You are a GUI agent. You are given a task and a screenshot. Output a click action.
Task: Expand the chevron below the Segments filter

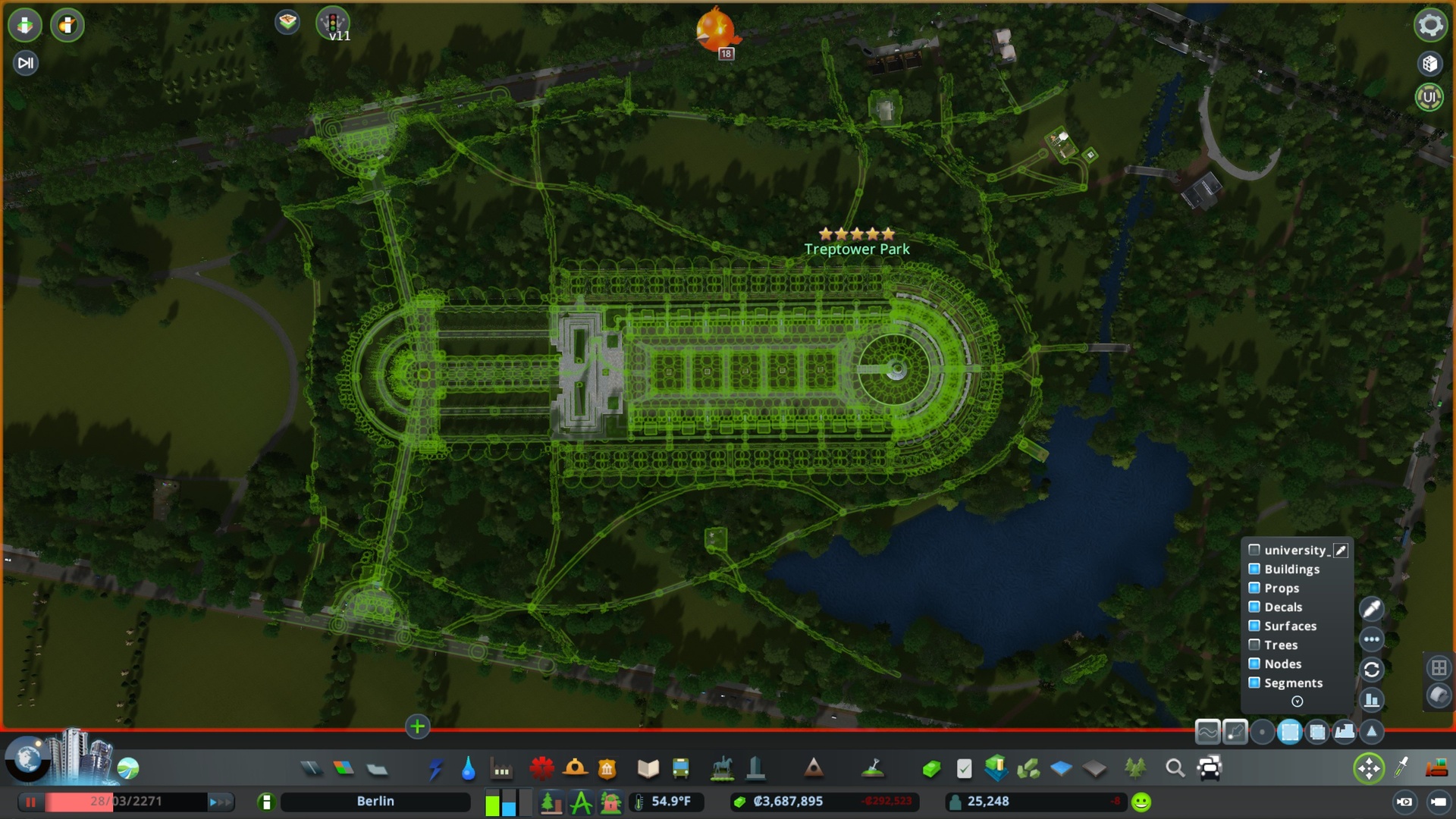coord(1297,701)
